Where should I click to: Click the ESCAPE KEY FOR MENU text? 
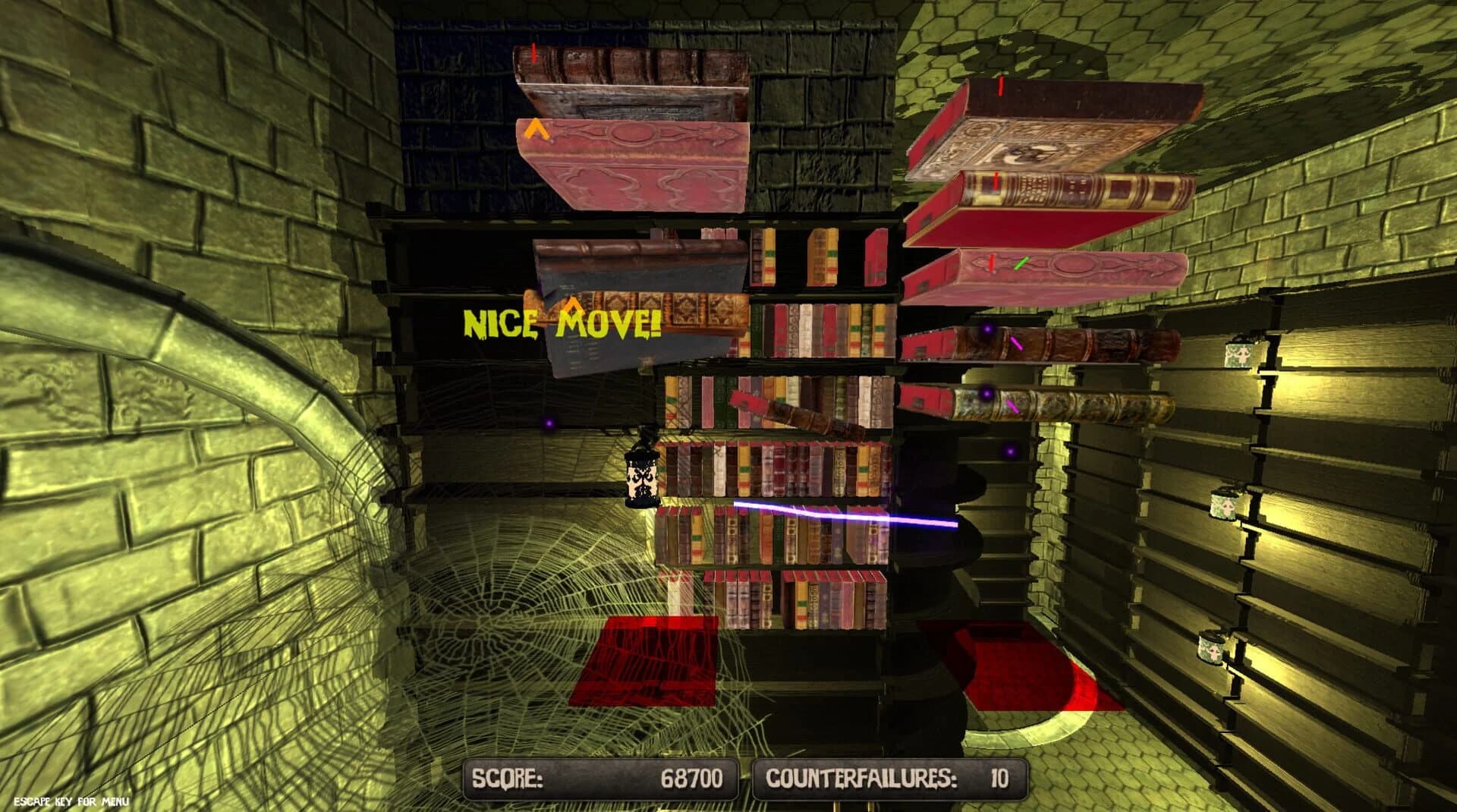72,801
